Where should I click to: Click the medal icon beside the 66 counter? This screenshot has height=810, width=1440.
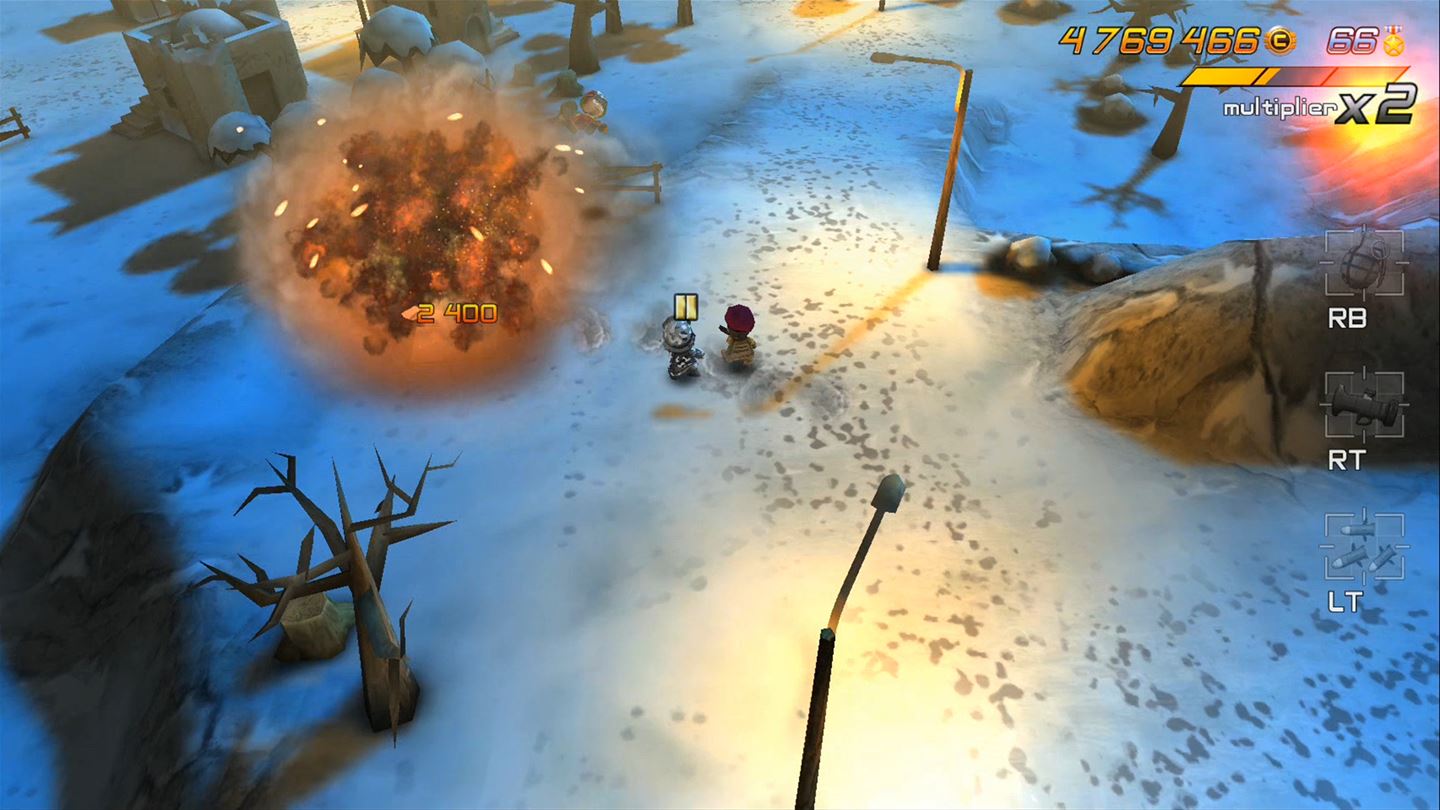pos(1396,43)
